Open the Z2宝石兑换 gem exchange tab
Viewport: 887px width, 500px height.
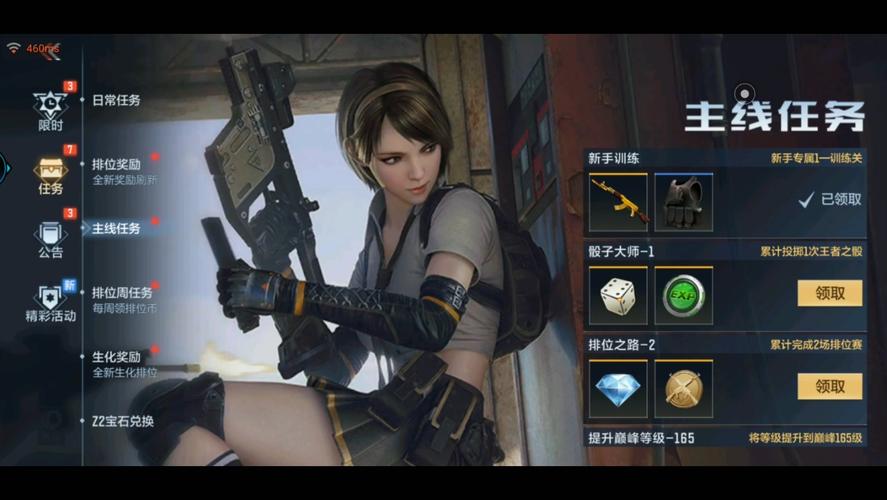click(x=122, y=421)
